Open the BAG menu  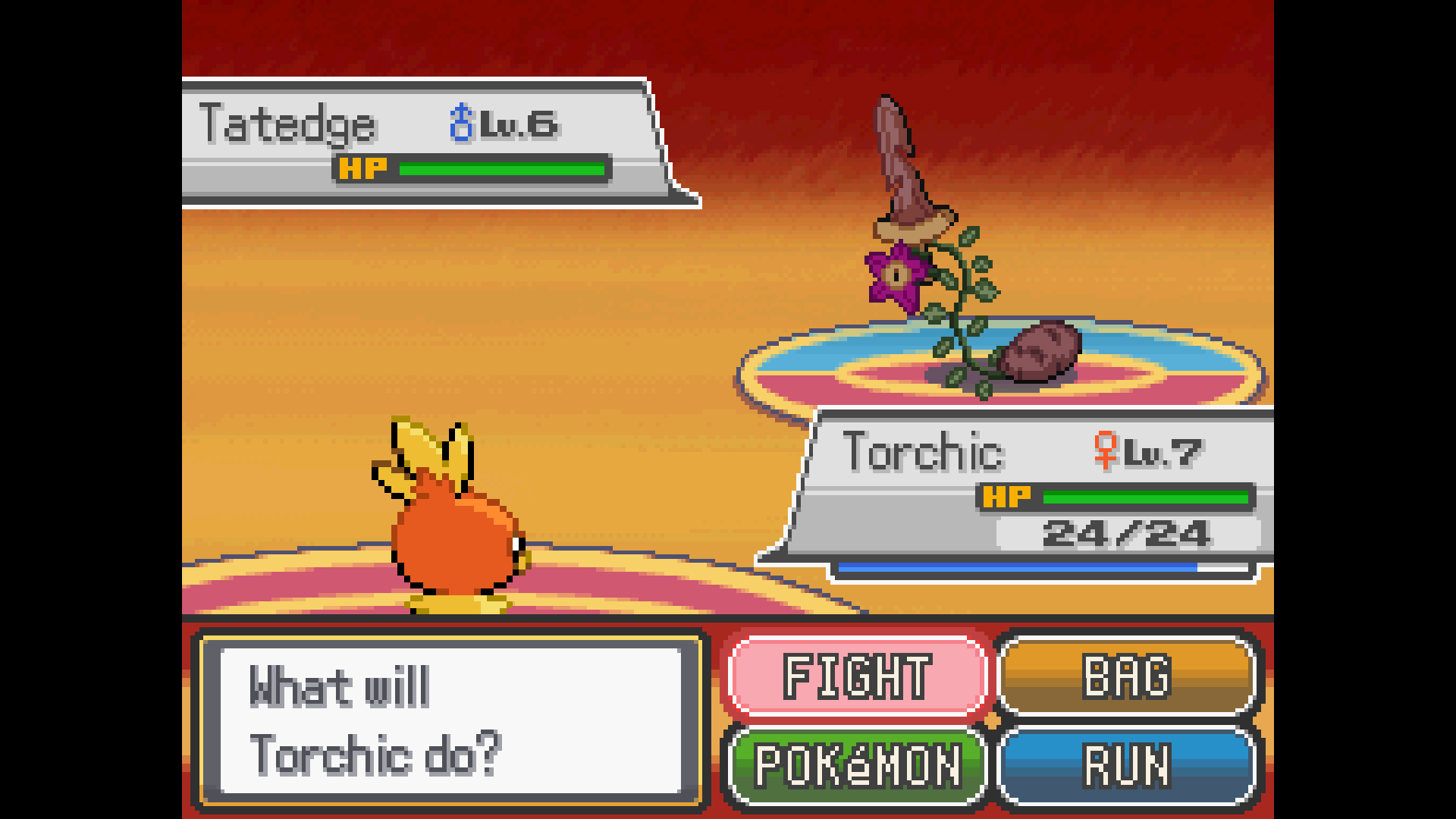tap(1127, 676)
